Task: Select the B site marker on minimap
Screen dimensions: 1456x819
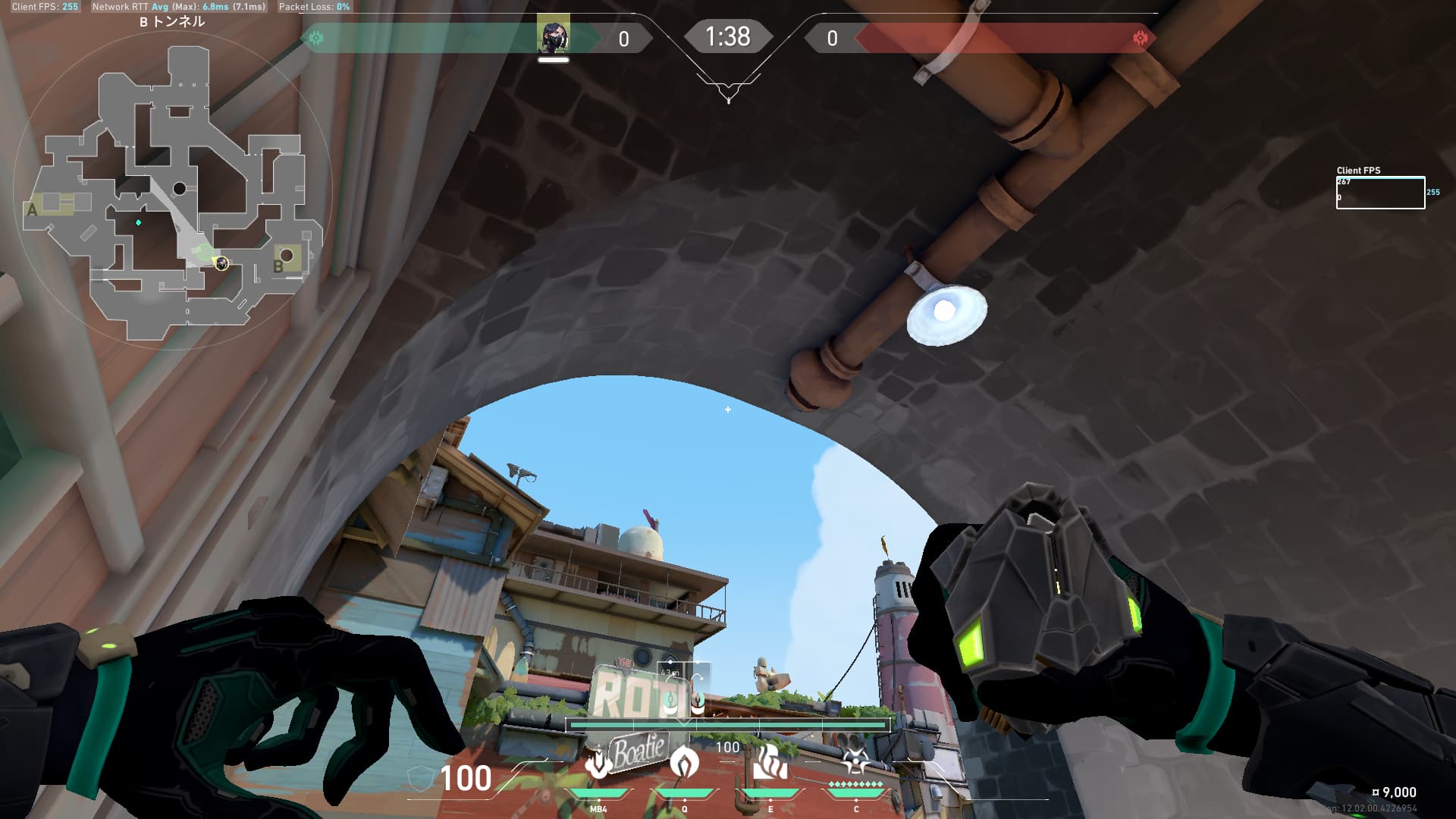Action: [278, 266]
